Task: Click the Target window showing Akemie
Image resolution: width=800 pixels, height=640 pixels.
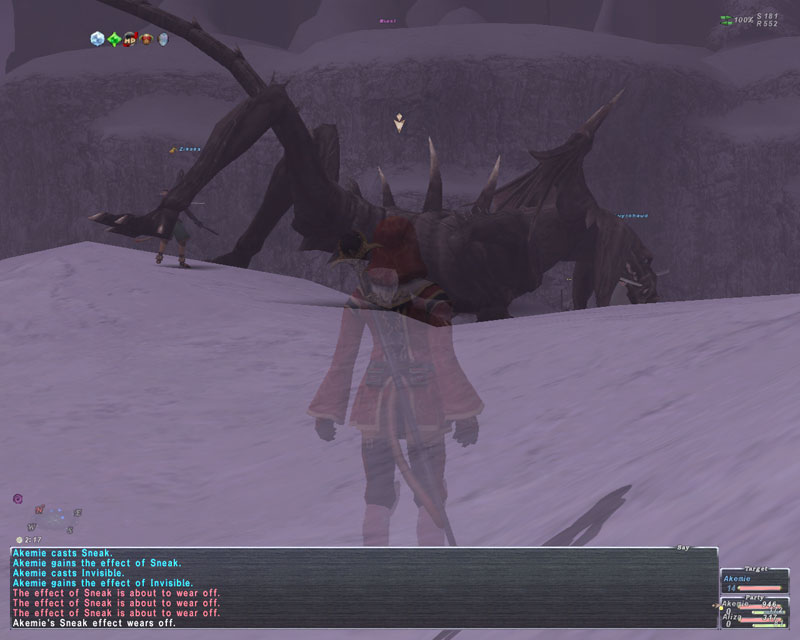Action: click(x=755, y=582)
